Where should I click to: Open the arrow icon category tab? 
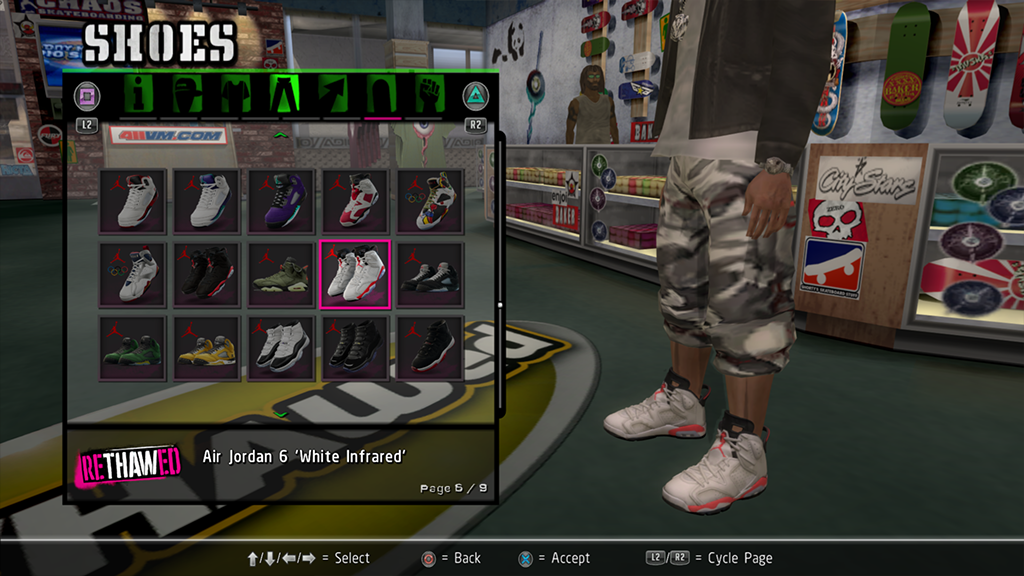click(332, 96)
